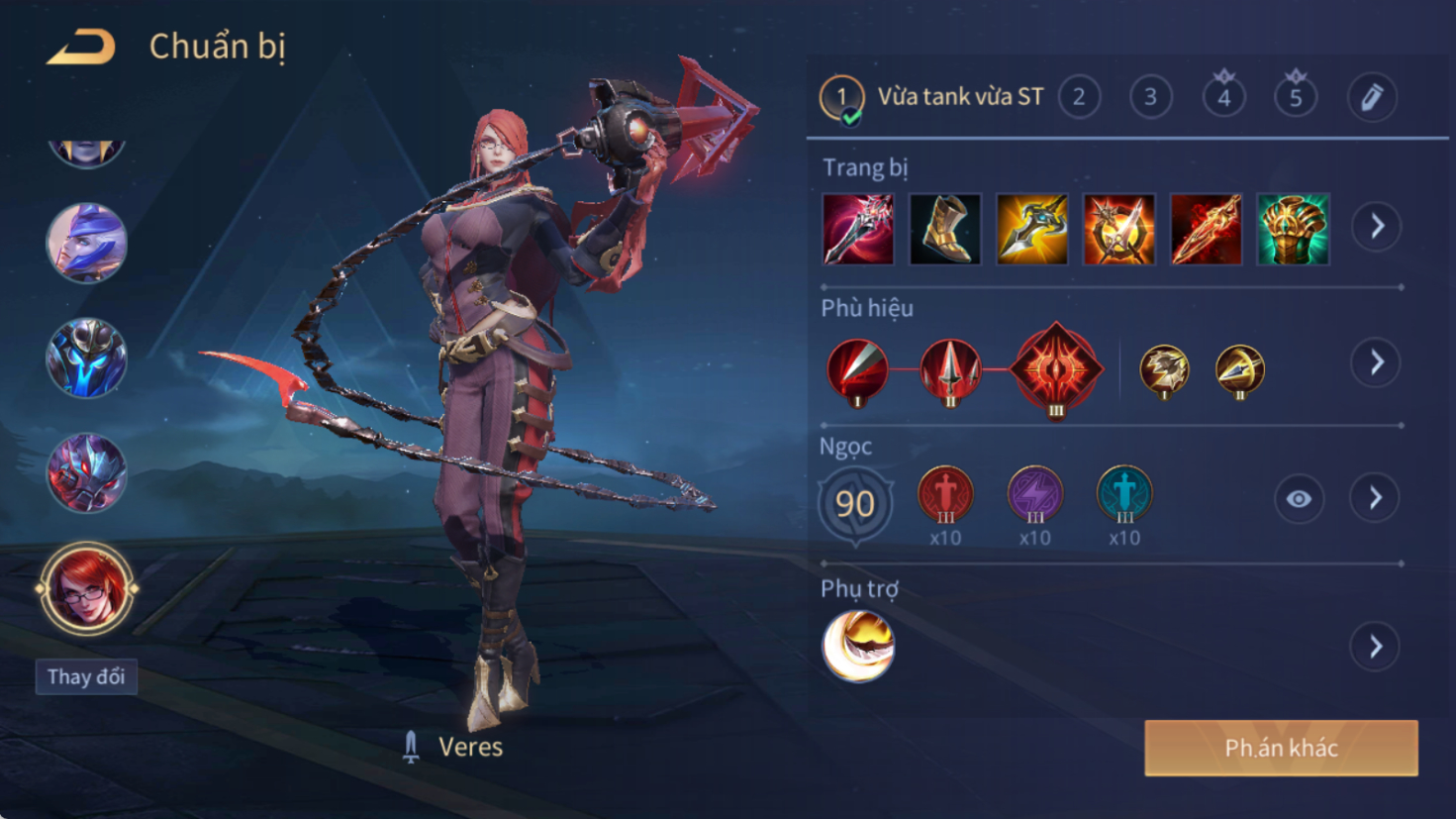Select the green-gold armor equipment item

click(x=1293, y=230)
